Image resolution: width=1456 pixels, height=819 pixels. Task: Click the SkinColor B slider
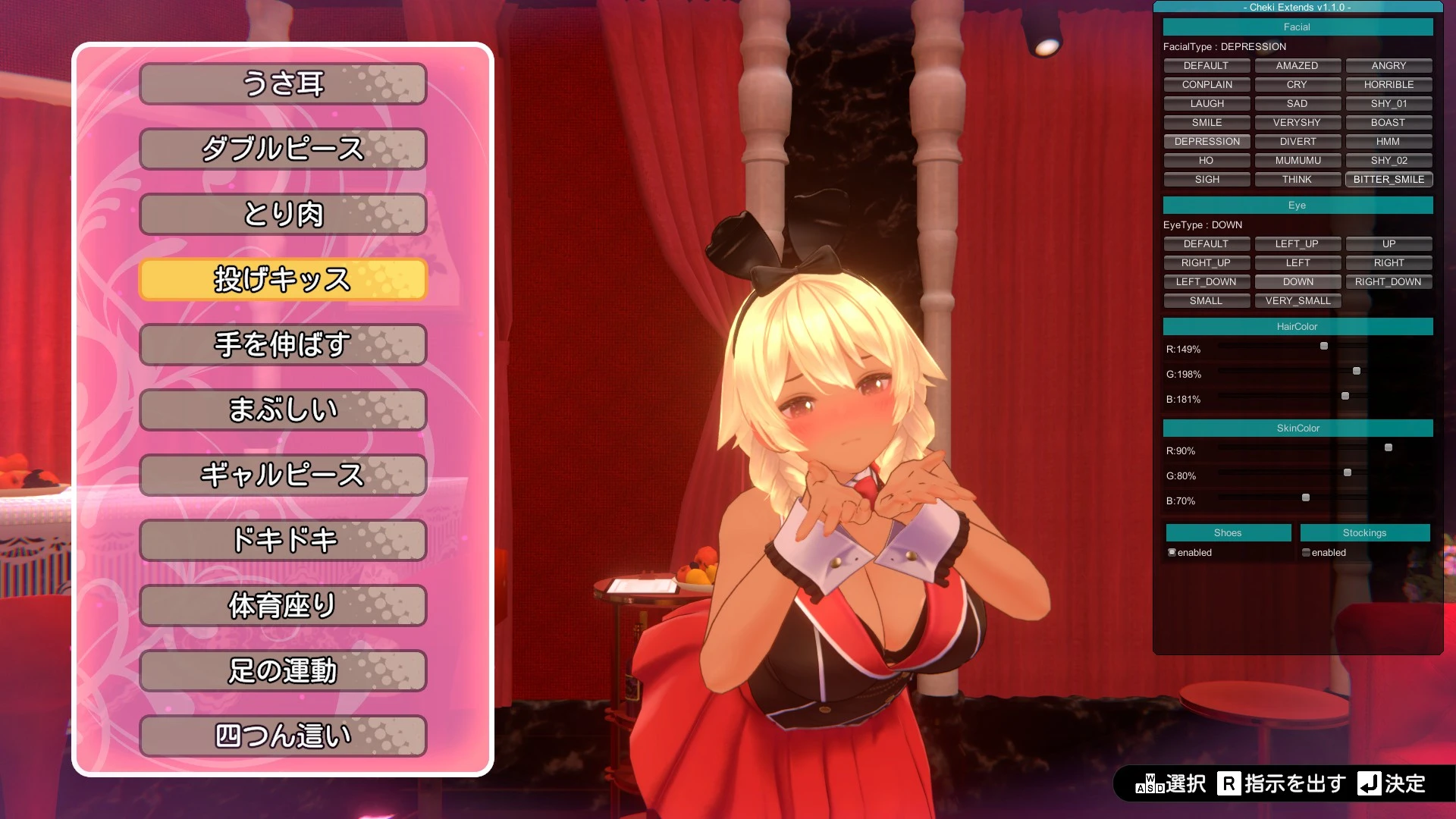coord(1306,497)
